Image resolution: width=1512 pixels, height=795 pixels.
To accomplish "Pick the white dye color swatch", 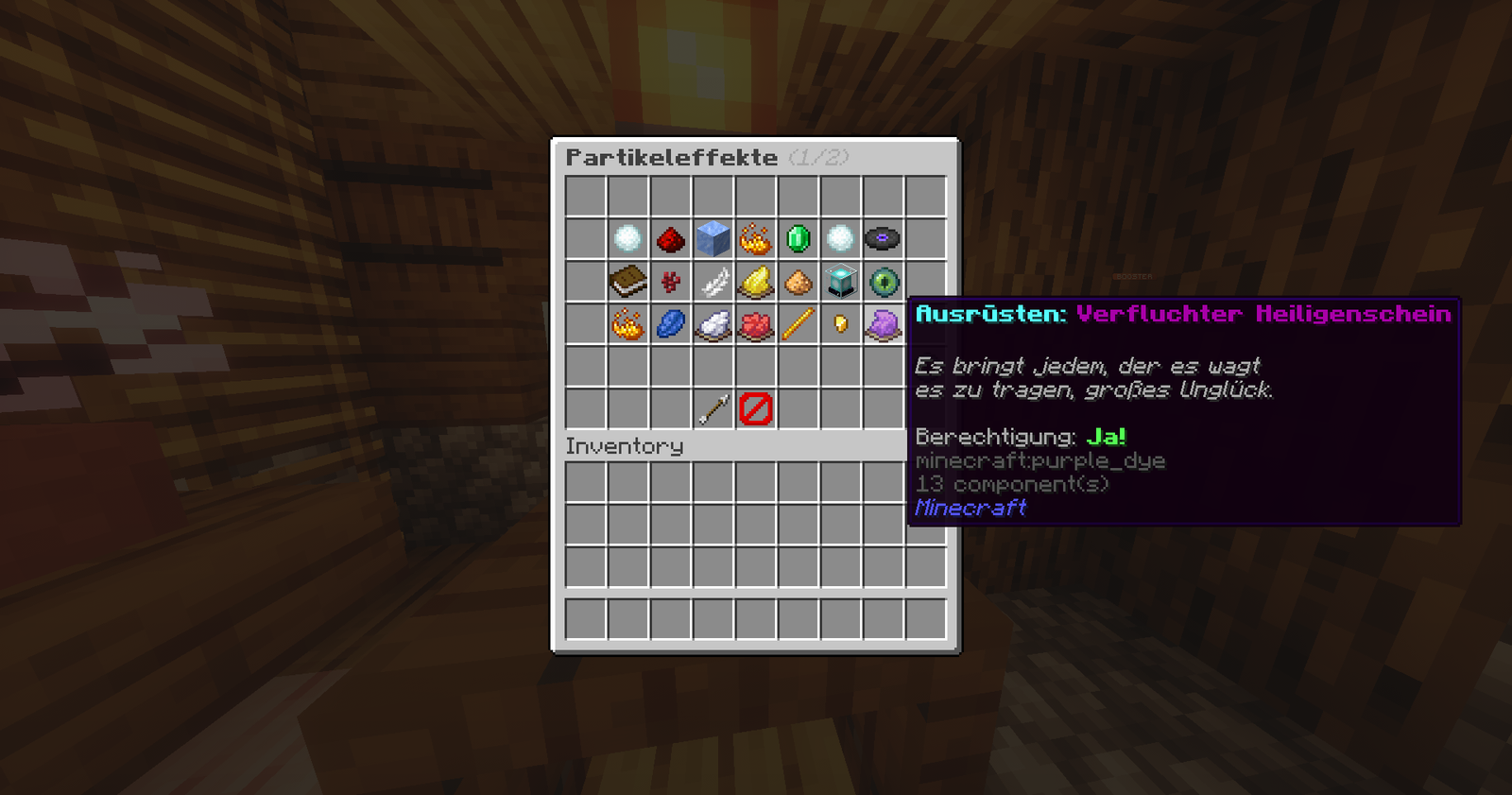I will (712, 324).
